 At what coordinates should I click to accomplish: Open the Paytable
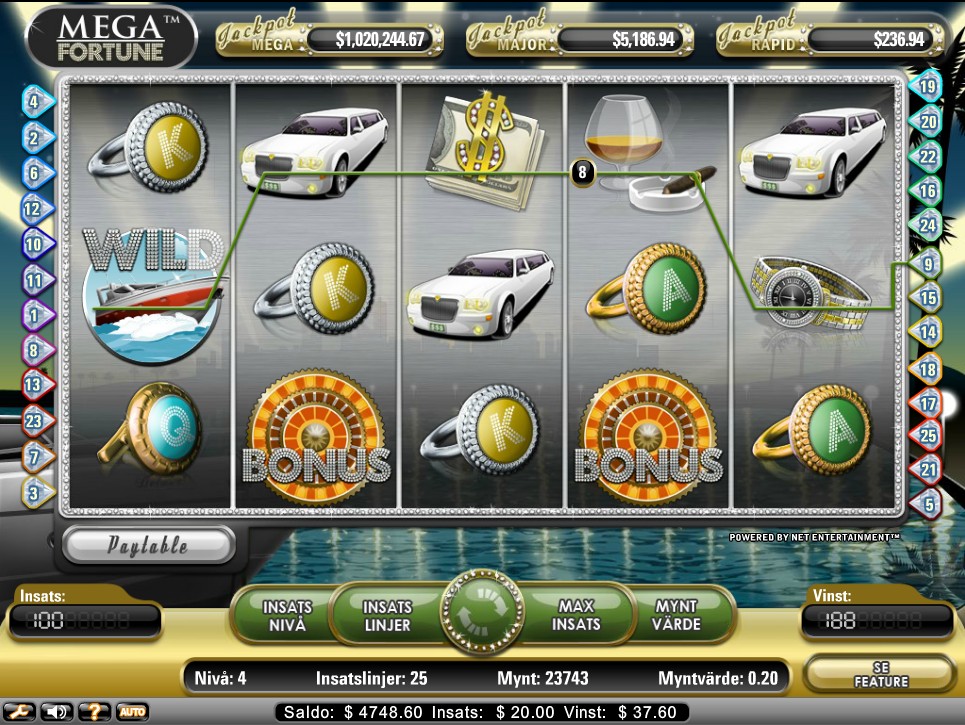click(x=148, y=545)
